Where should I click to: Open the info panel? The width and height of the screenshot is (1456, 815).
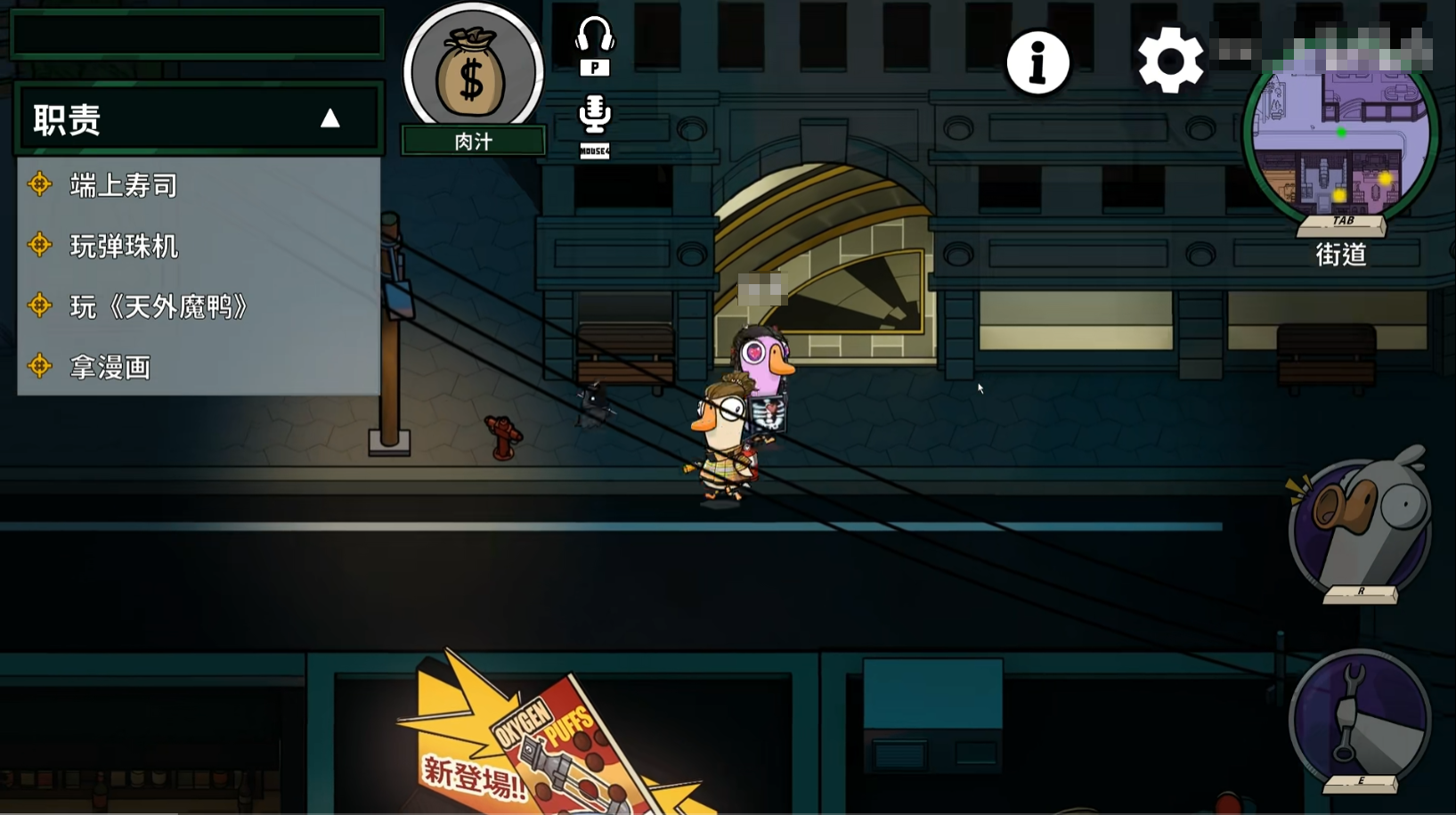pos(1037,63)
